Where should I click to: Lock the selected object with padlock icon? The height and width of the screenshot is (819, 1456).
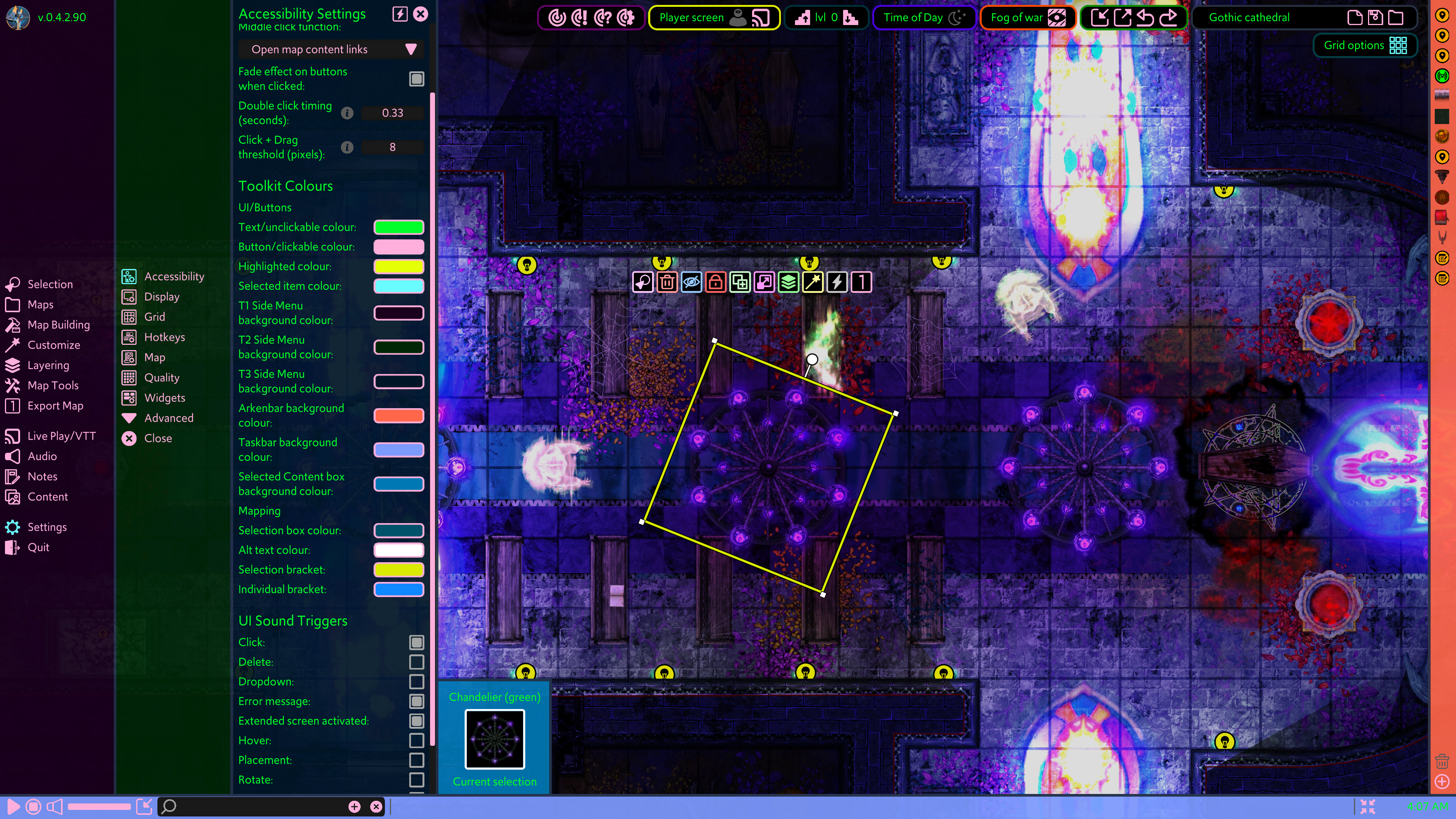[716, 281]
